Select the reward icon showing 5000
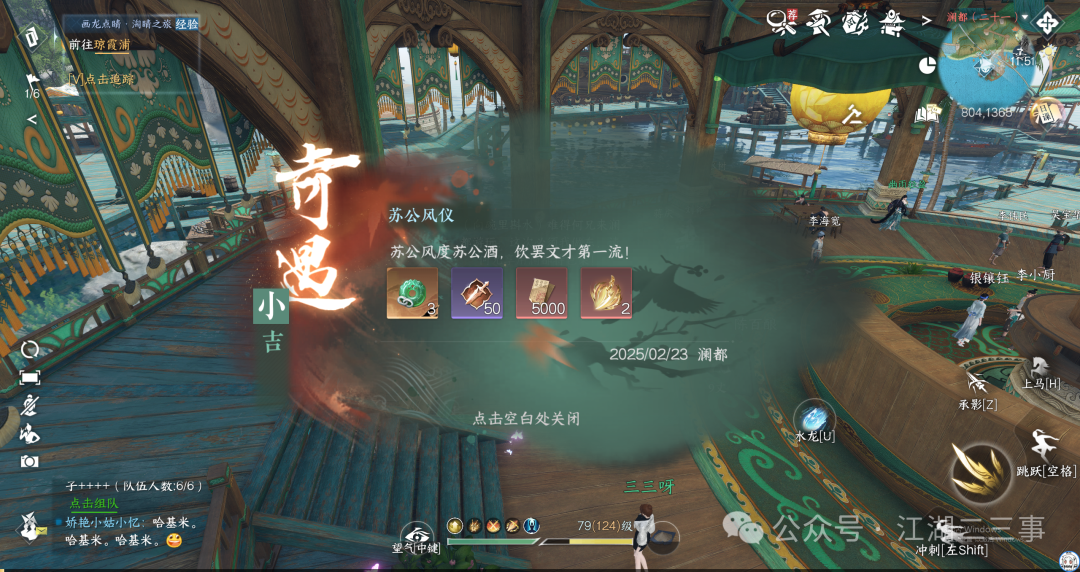1080x572 pixels. tap(541, 293)
